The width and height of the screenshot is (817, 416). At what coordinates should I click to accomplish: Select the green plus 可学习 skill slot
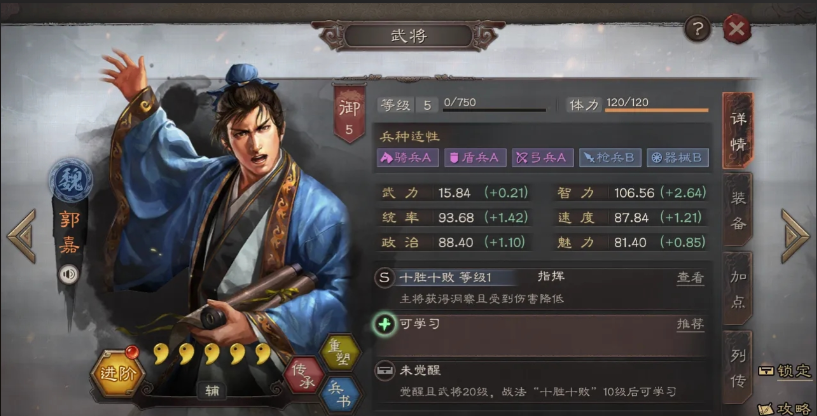point(384,324)
